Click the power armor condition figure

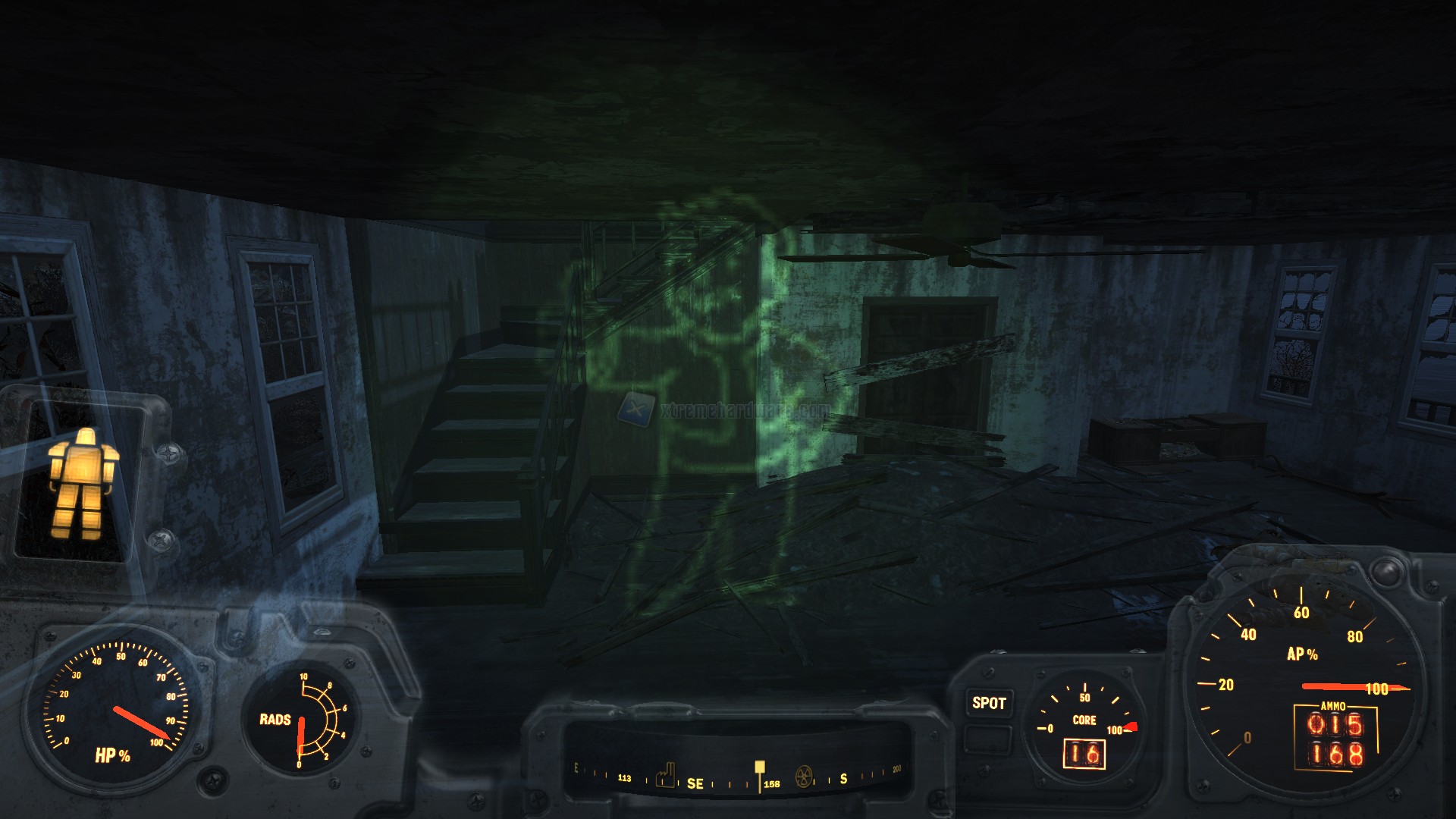pyautogui.click(x=82, y=483)
